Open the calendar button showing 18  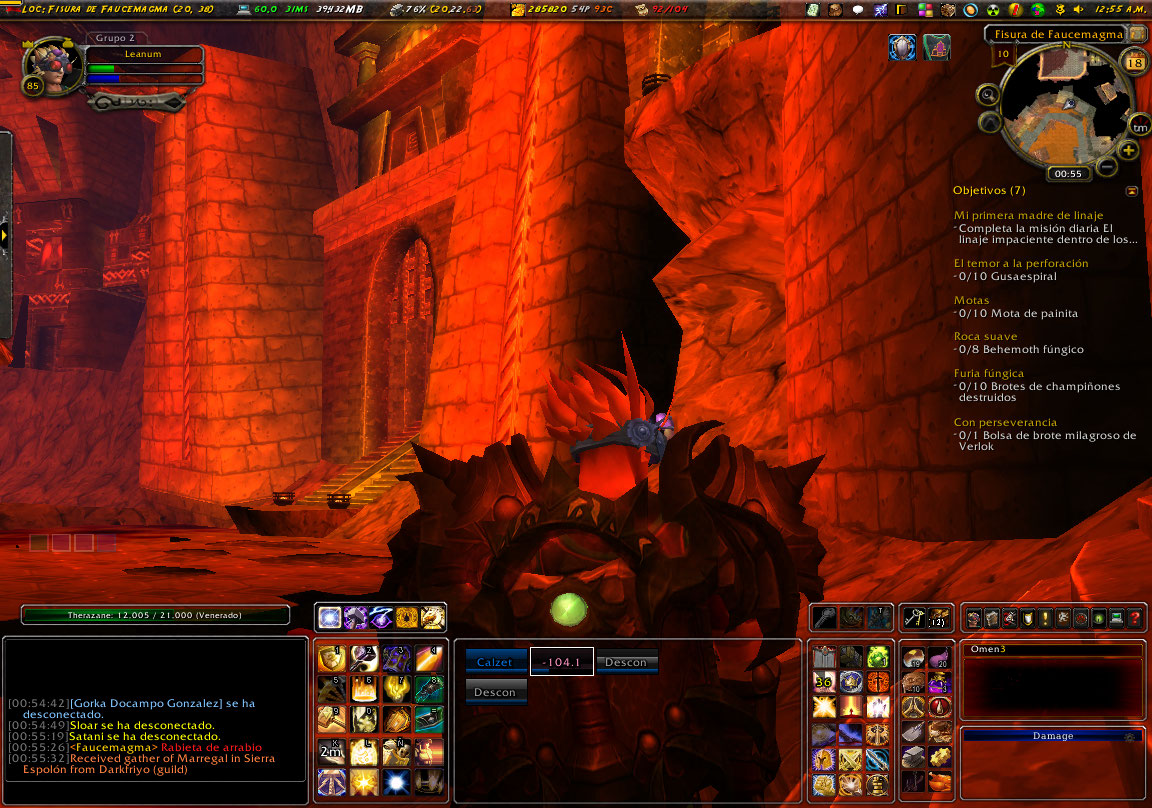point(1135,63)
